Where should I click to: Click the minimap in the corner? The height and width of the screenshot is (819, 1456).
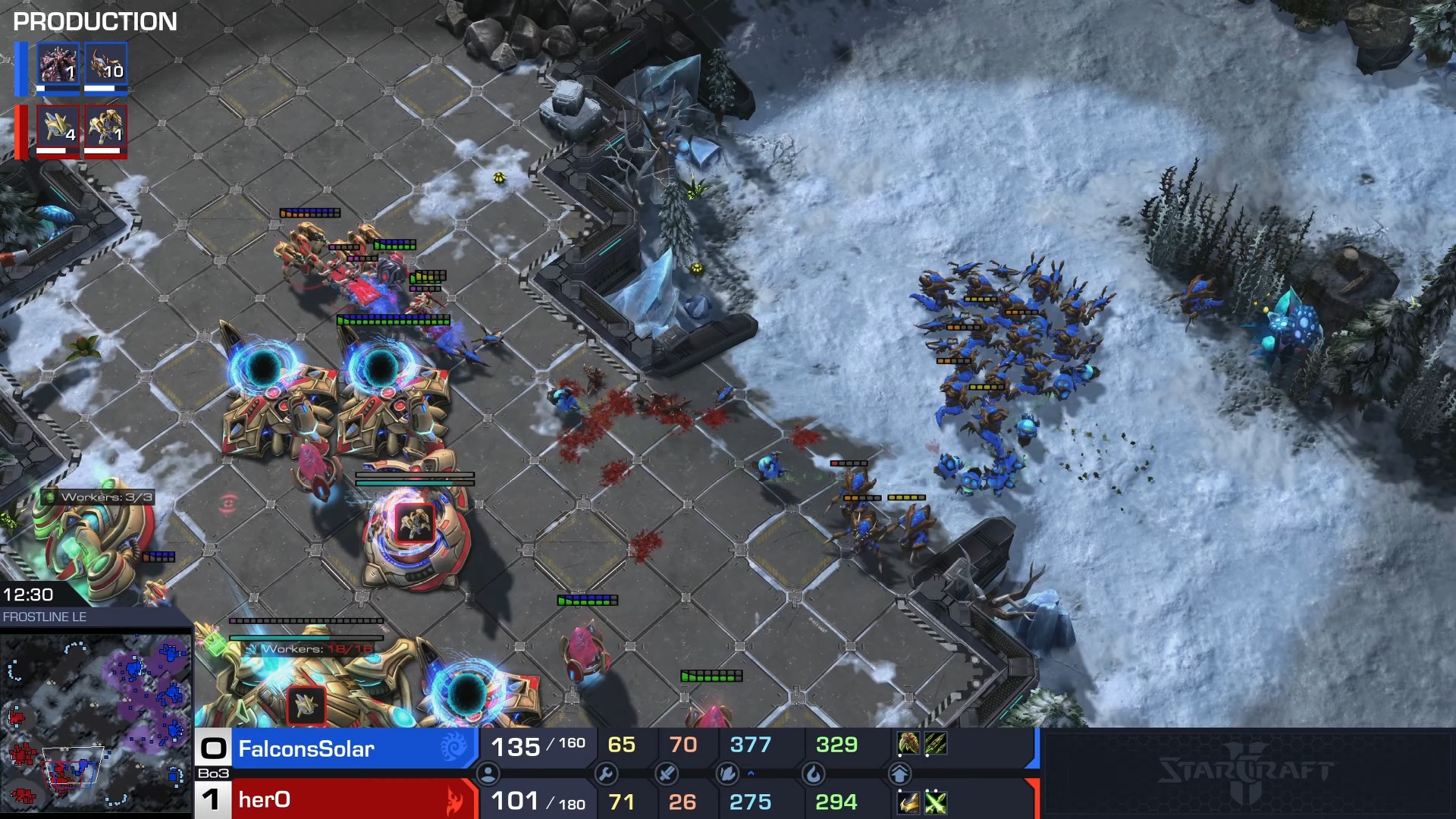pyautogui.click(x=96, y=721)
